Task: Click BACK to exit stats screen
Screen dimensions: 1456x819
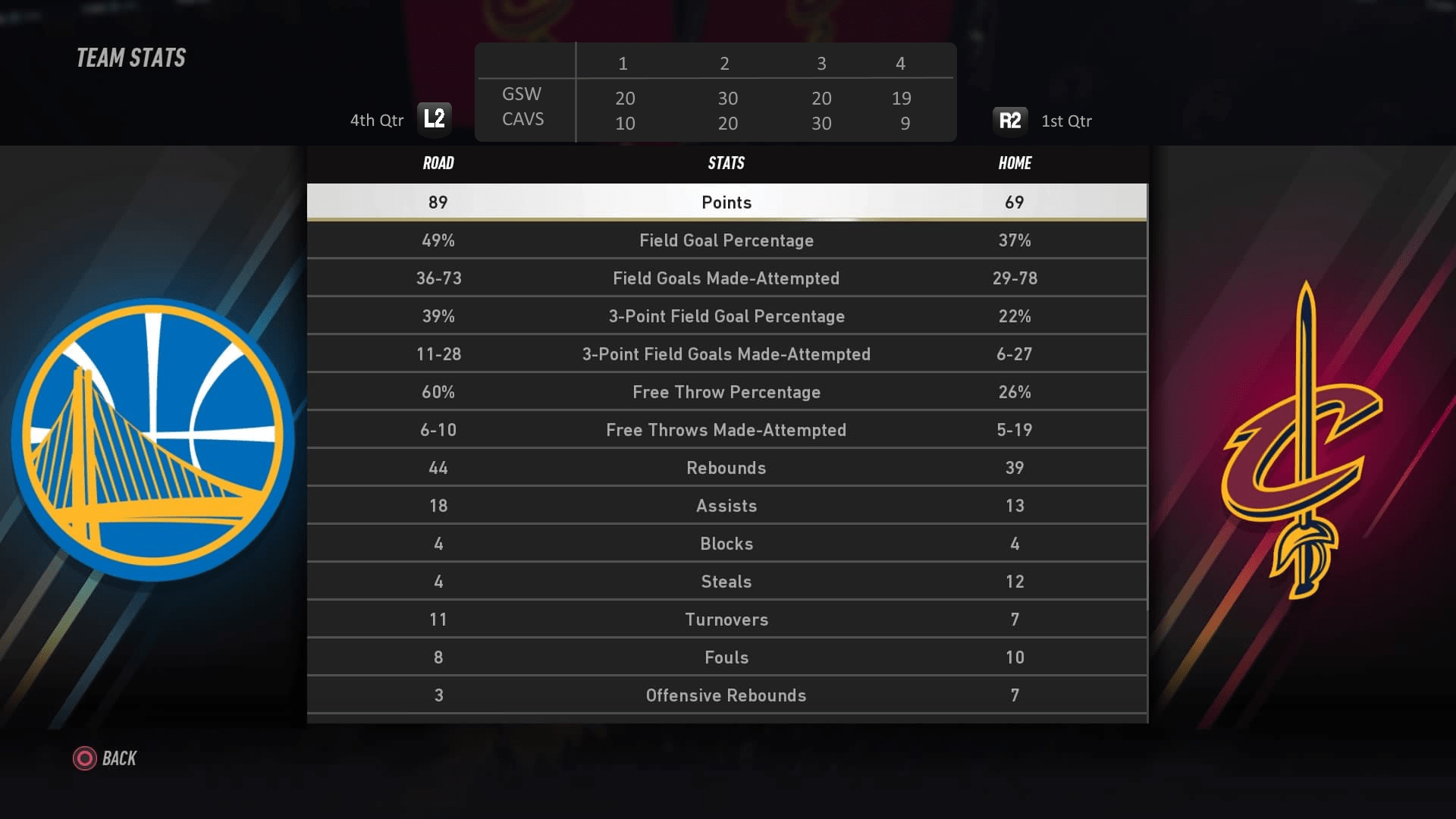Action: (119, 758)
